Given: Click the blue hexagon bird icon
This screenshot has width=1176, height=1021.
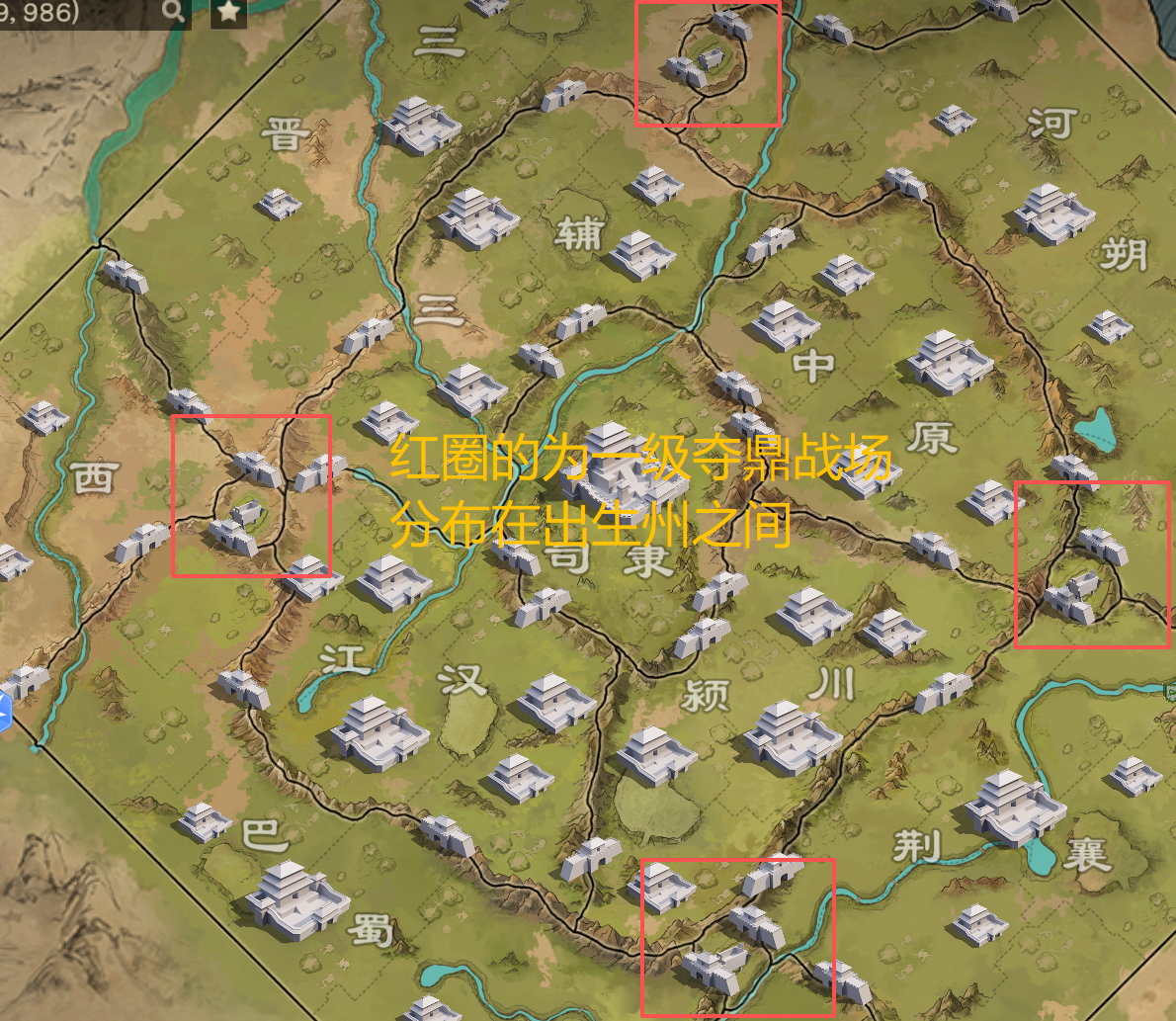Looking at the screenshot, I should (3, 710).
